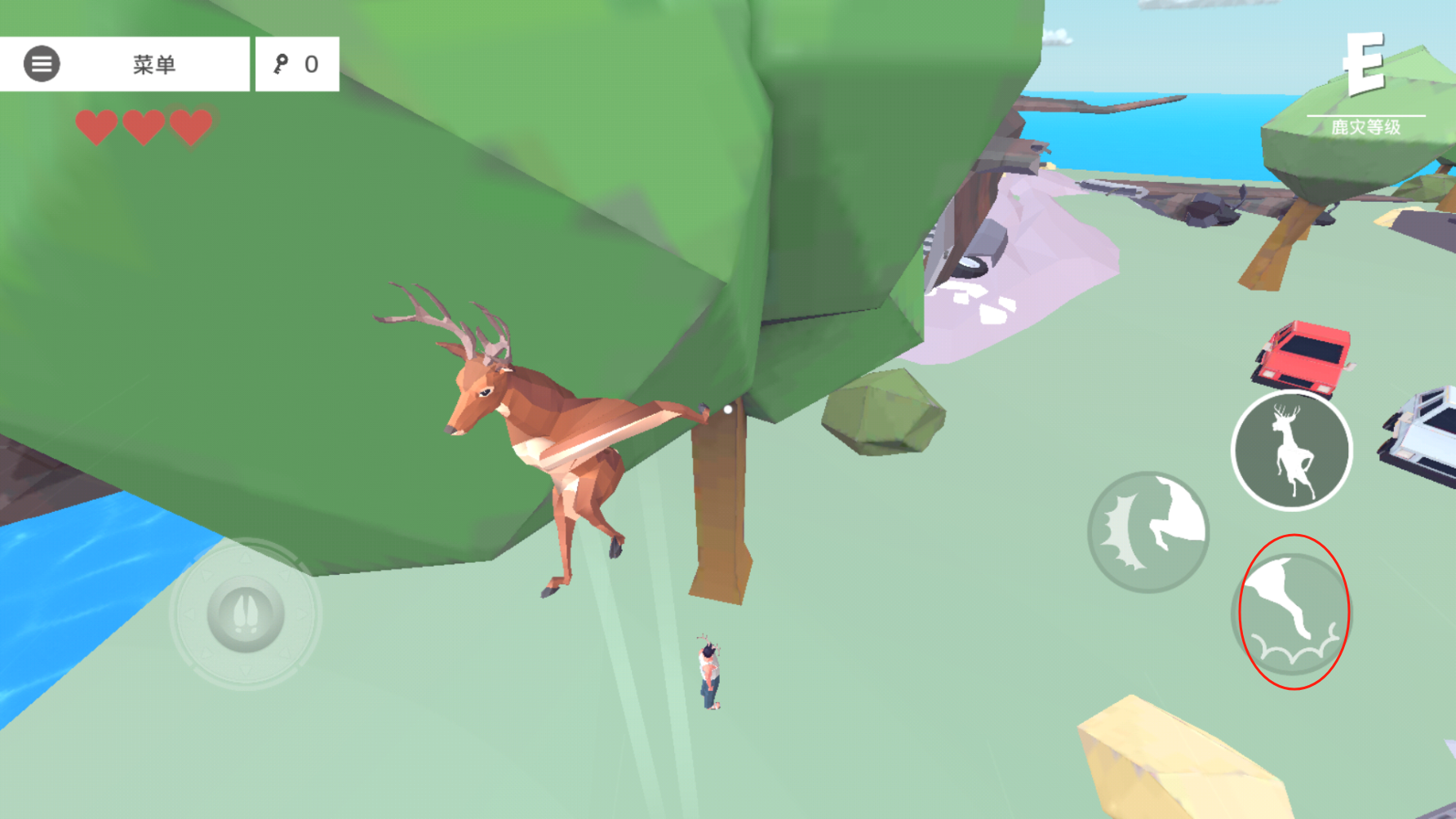Tap the standing deer jump button

pyautogui.click(x=1291, y=450)
